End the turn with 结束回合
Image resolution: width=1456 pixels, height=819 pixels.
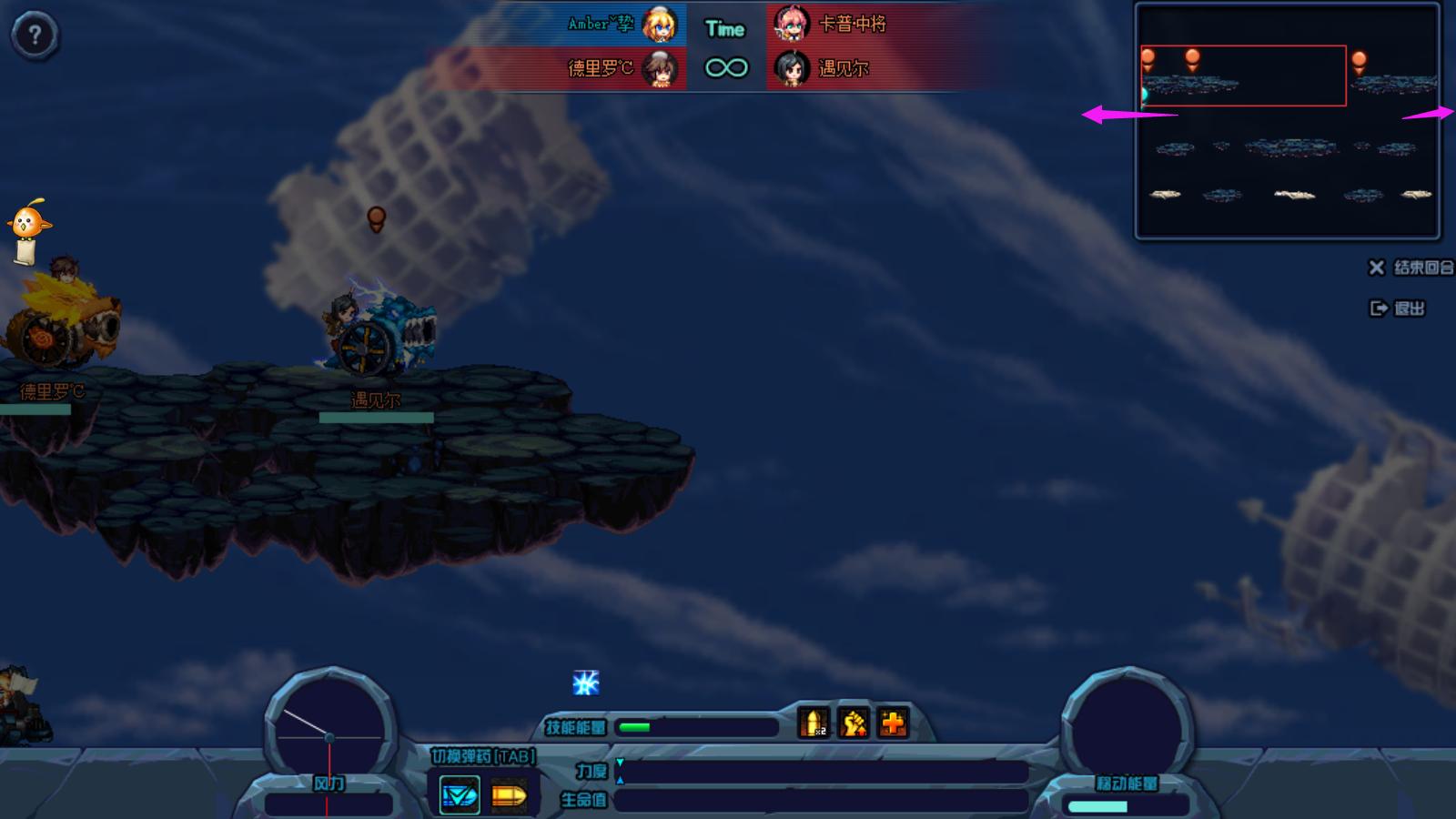1411,268
